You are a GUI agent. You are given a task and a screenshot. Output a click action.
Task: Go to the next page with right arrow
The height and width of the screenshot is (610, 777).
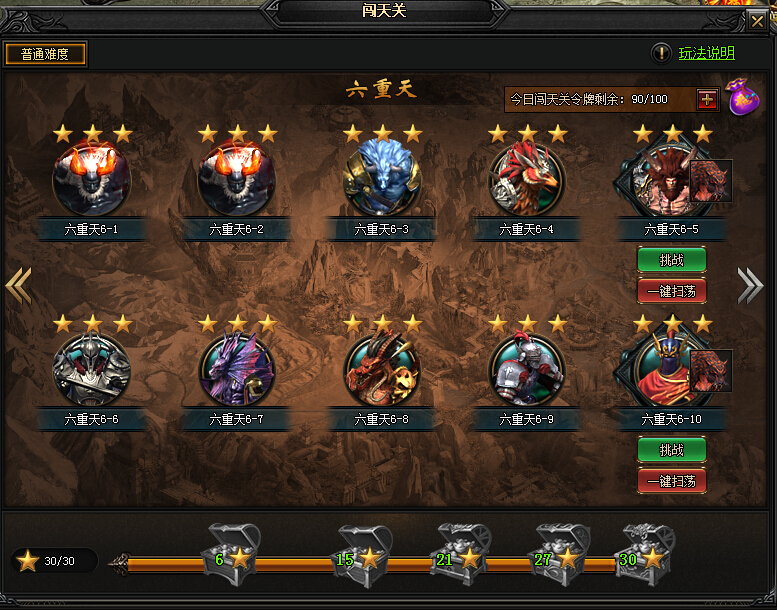click(x=750, y=285)
